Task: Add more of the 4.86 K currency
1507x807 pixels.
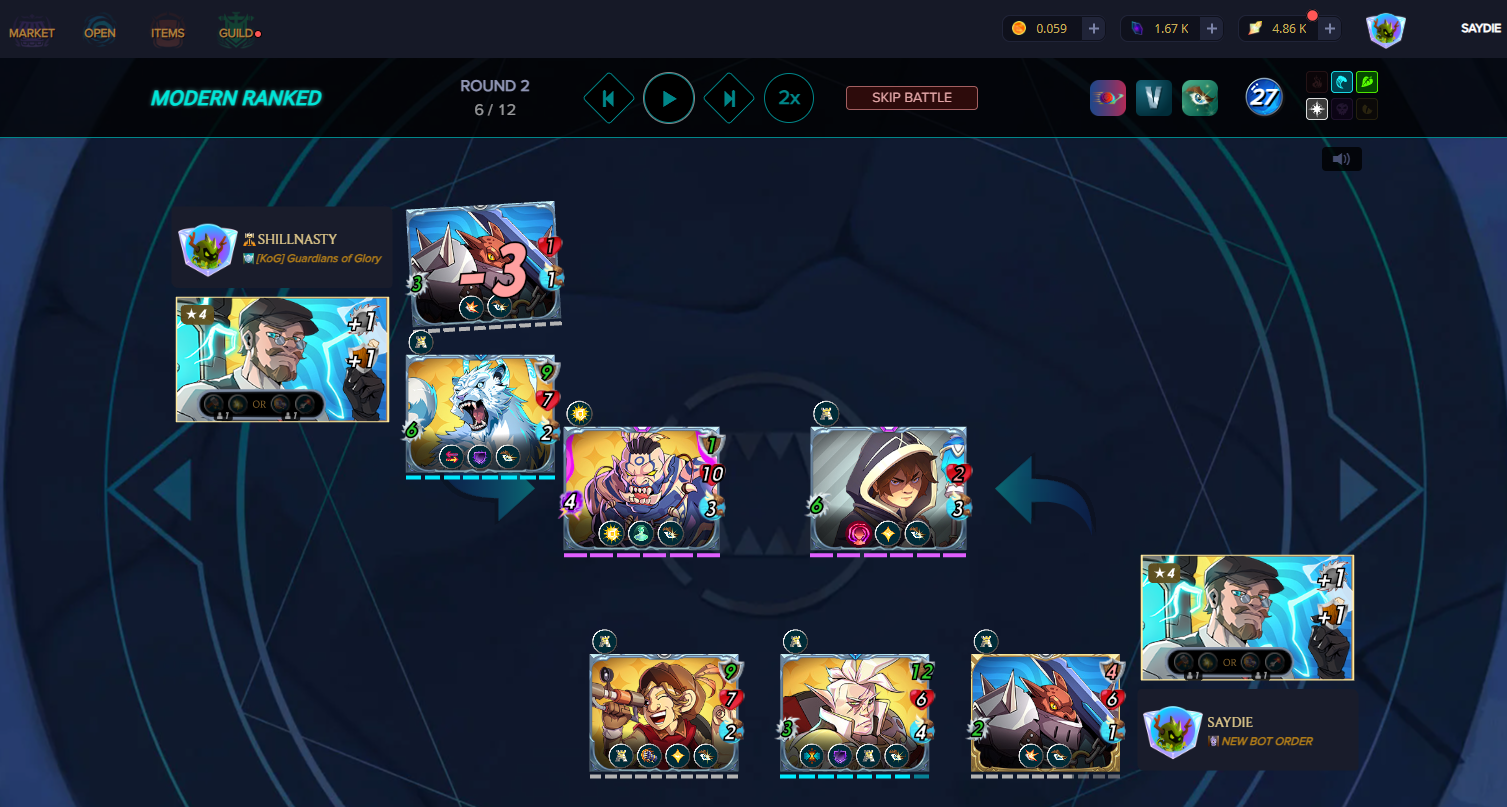Action: pyautogui.click(x=1330, y=29)
